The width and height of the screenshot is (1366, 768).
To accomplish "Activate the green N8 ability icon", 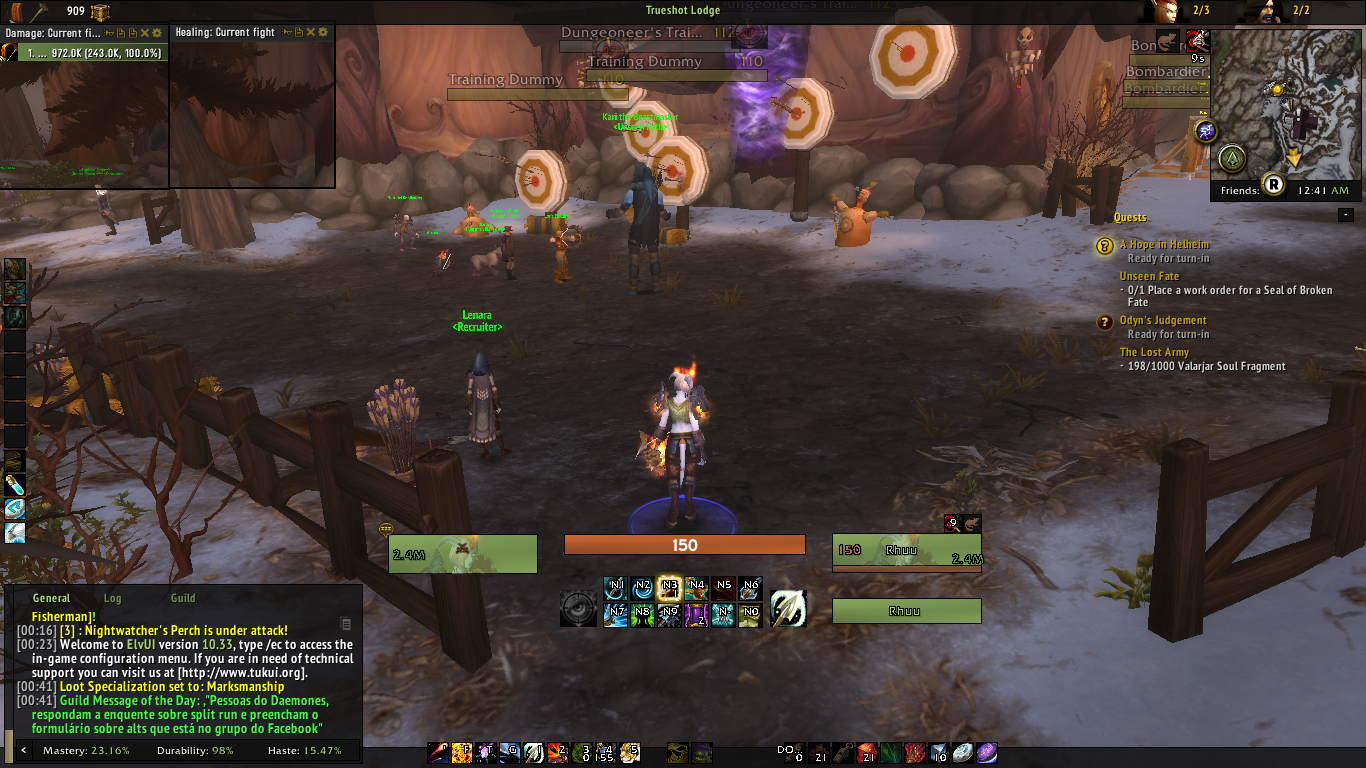I will point(642,615).
